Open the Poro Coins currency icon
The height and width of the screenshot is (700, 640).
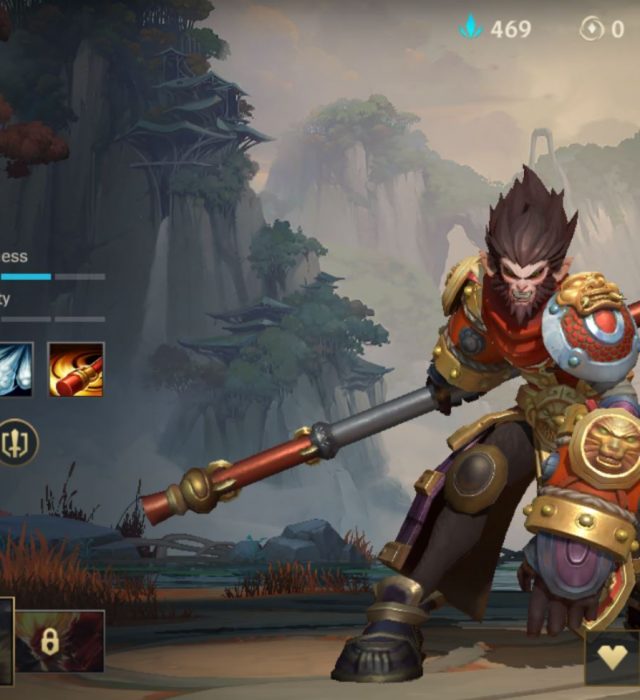coord(592,29)
